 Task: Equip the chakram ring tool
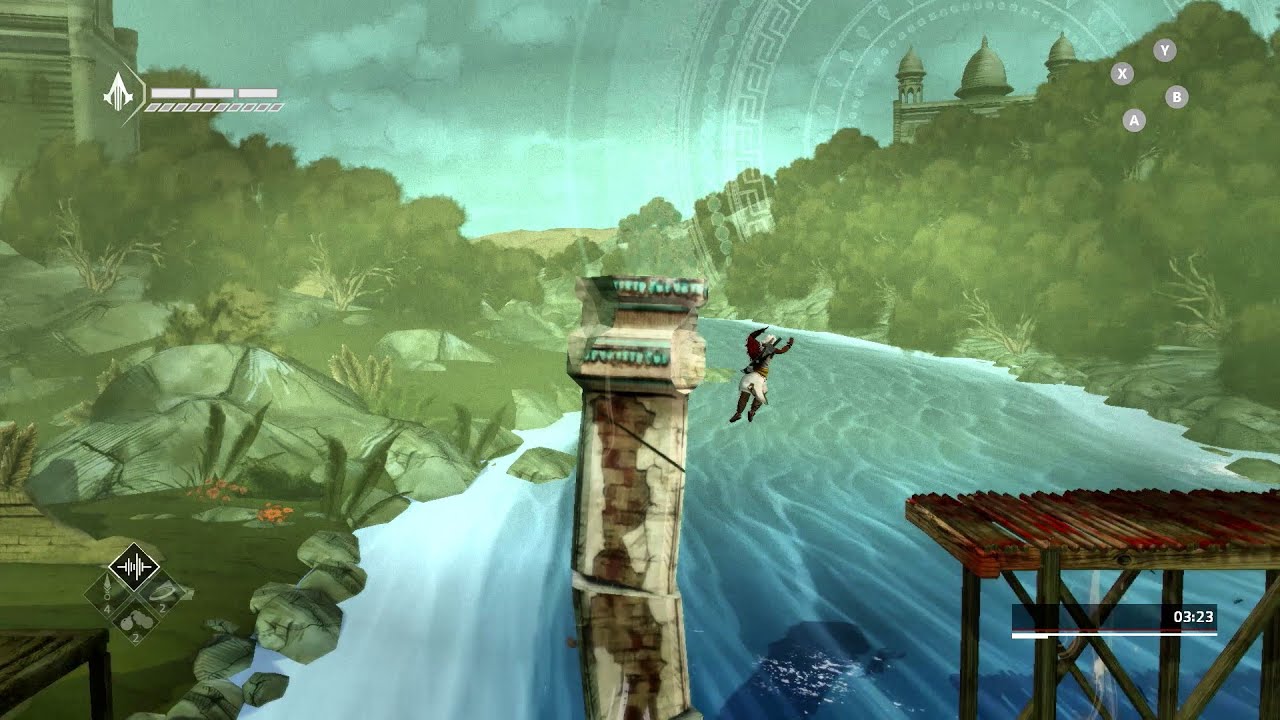click(162, 594)
